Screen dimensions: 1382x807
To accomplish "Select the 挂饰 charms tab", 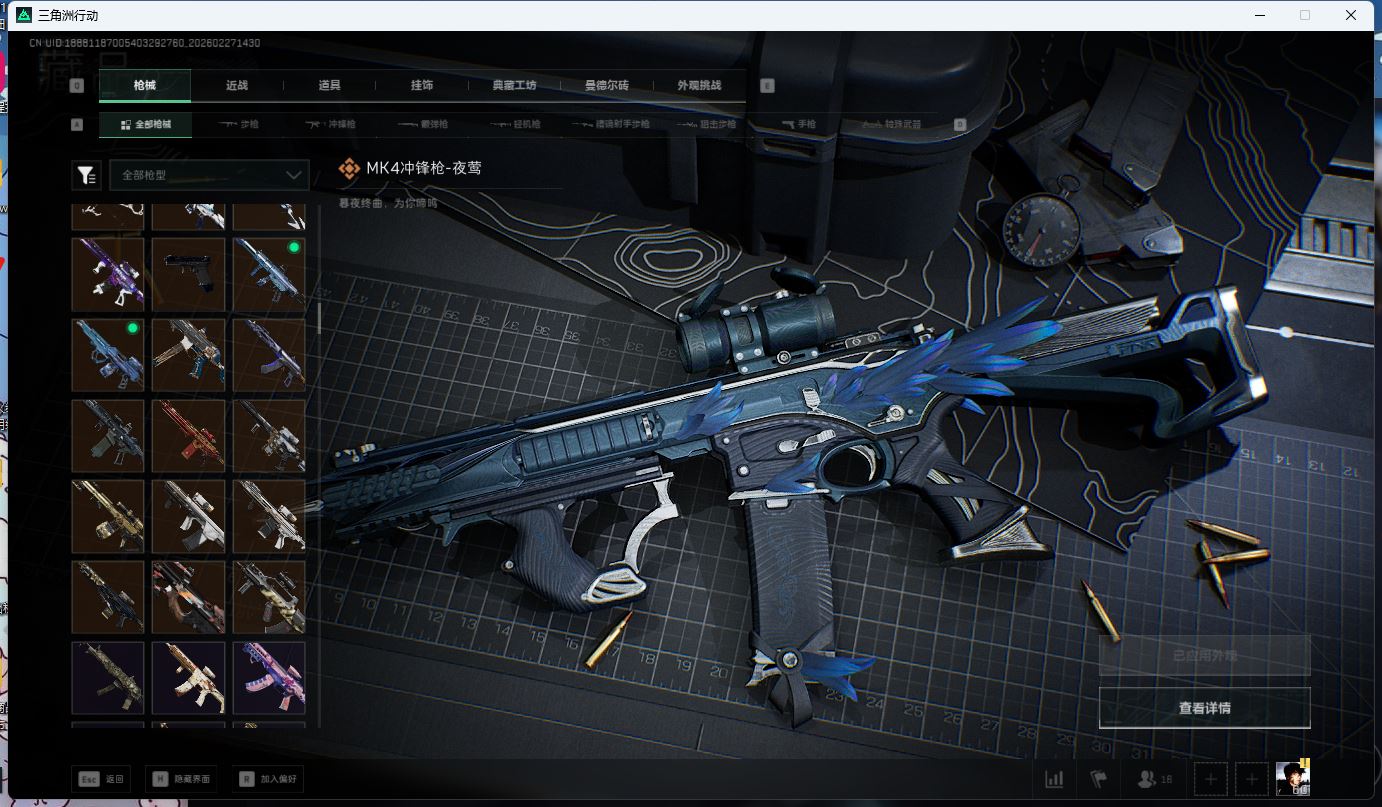I will click(x=422, y=86).
